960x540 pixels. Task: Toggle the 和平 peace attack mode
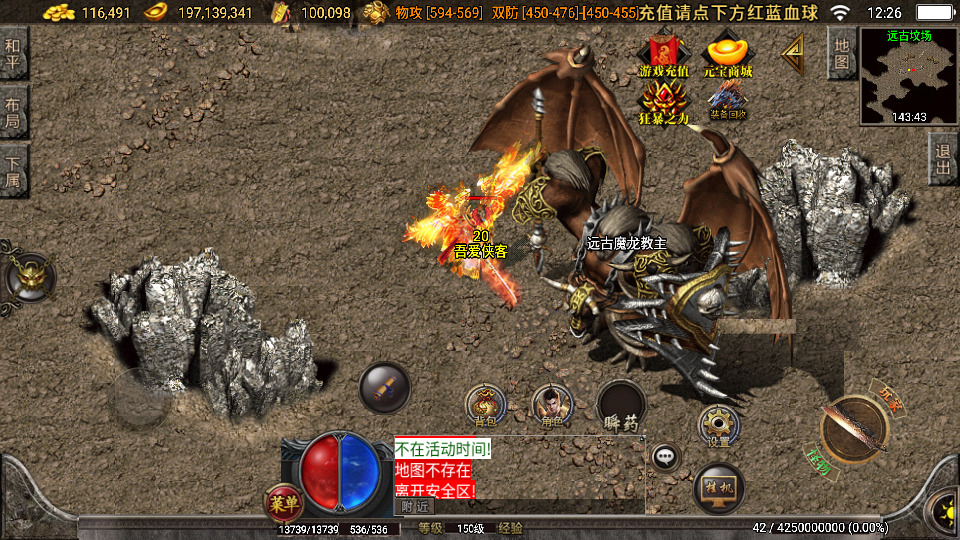point(13,54)
